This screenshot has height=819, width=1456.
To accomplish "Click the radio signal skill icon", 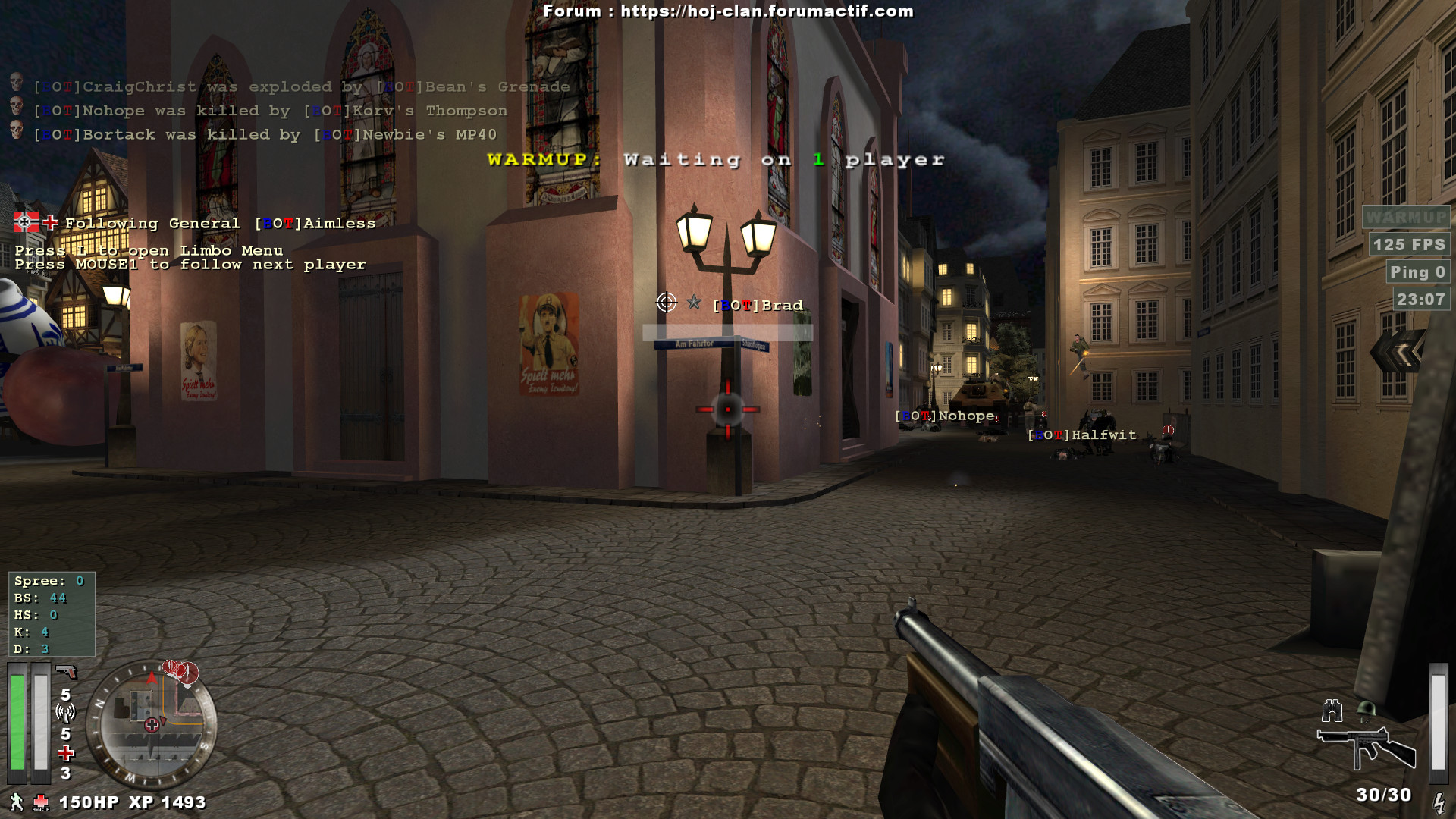I will (65, 713).
